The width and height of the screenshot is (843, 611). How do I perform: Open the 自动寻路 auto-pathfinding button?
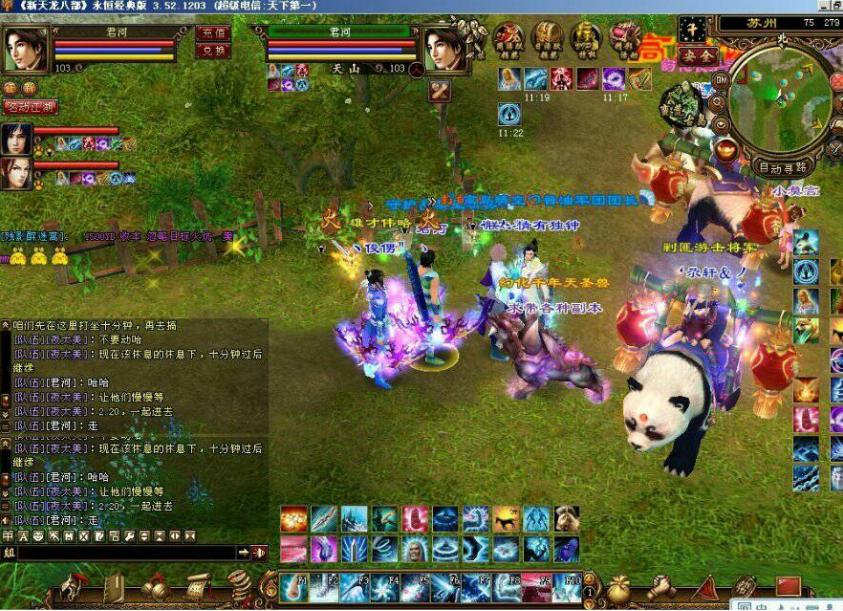point(783,167)
